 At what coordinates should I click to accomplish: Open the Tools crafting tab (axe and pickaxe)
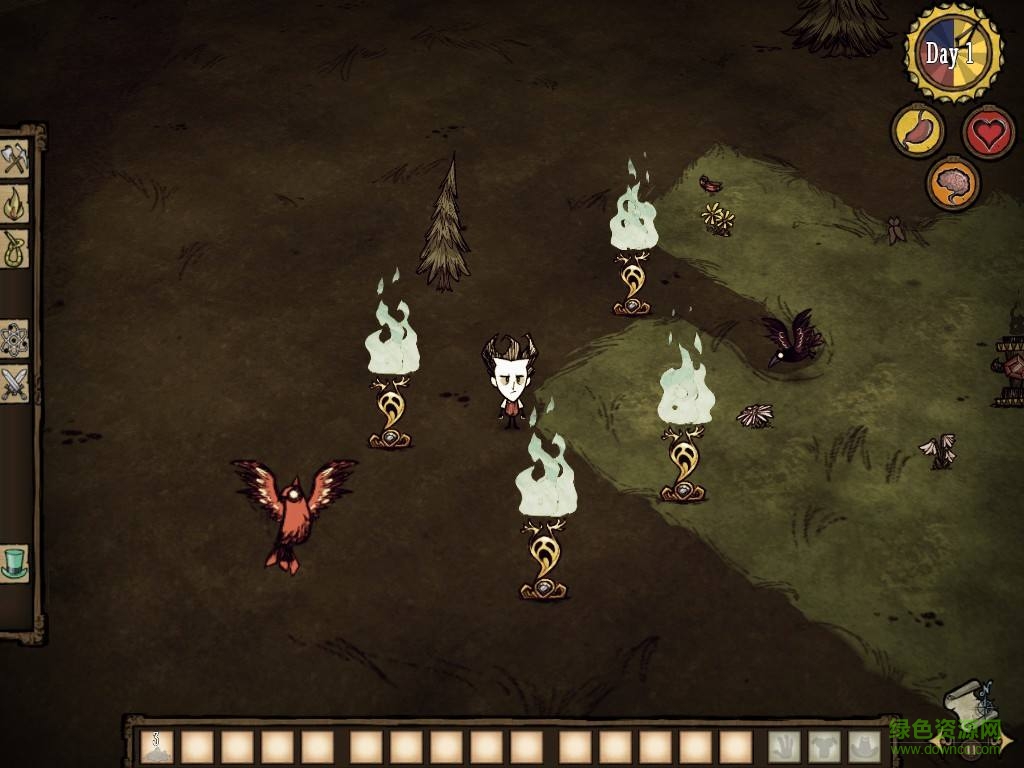click(15, 160)
